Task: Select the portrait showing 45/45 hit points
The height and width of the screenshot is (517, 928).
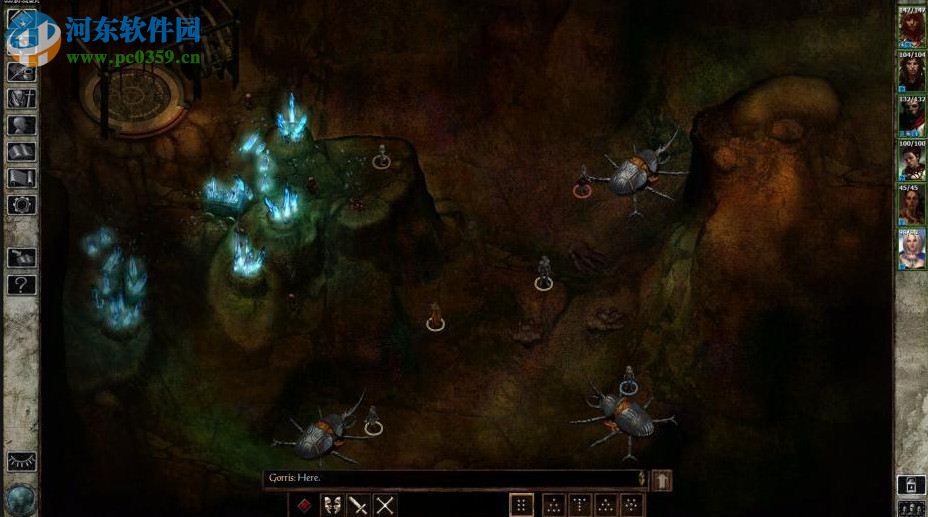Action: click(x=911, y=204)
